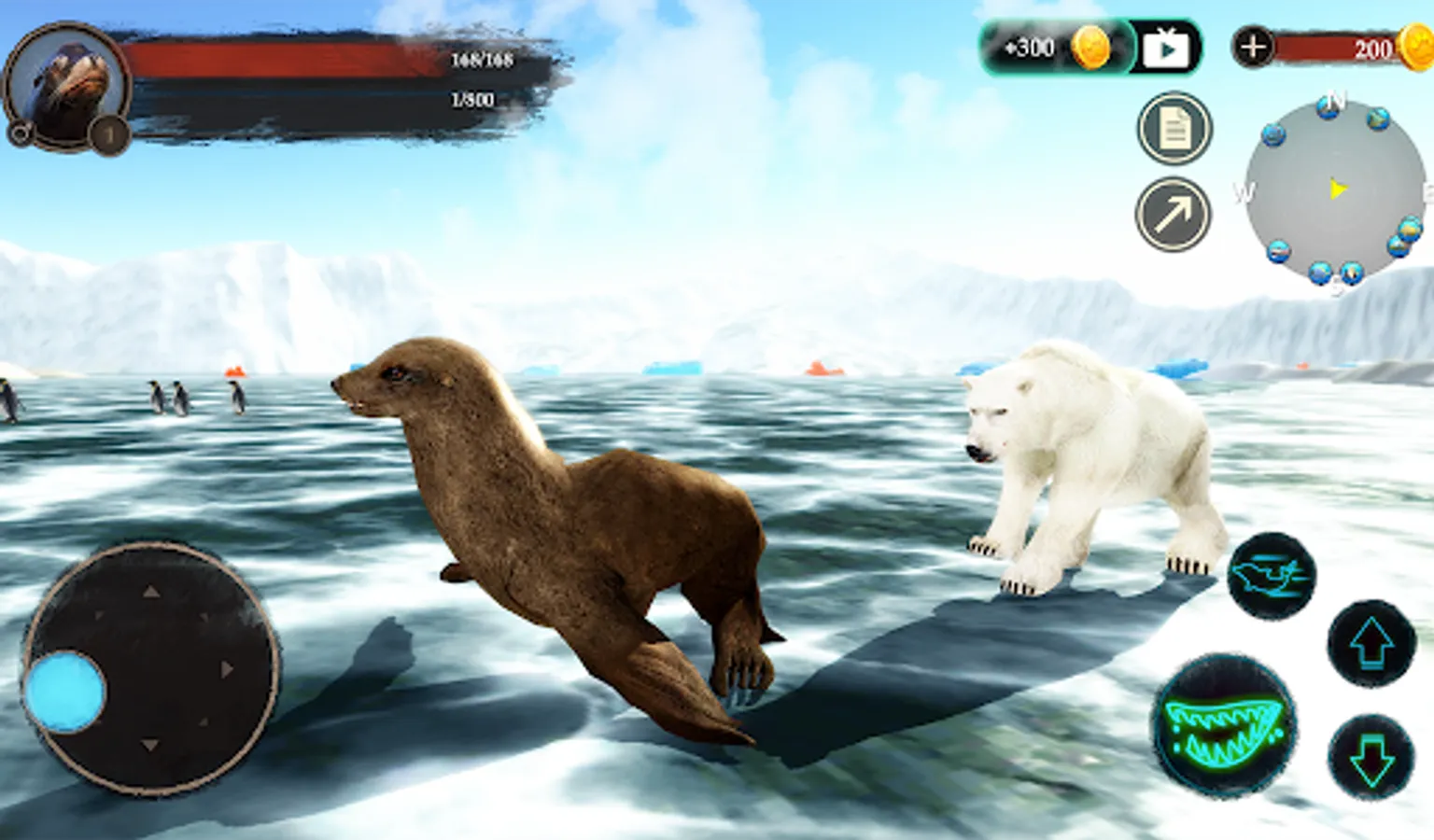Tap the up arrow button
This screenshot has height=840, width=1434.
click(1371, 643)
